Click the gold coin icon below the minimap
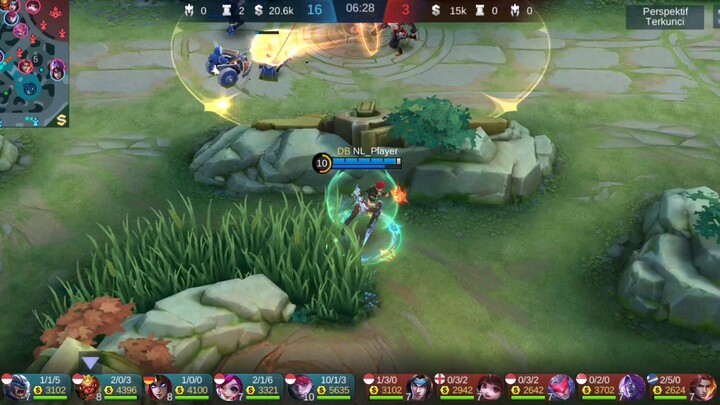The image size is (720, 405). (x=61, y=120)
